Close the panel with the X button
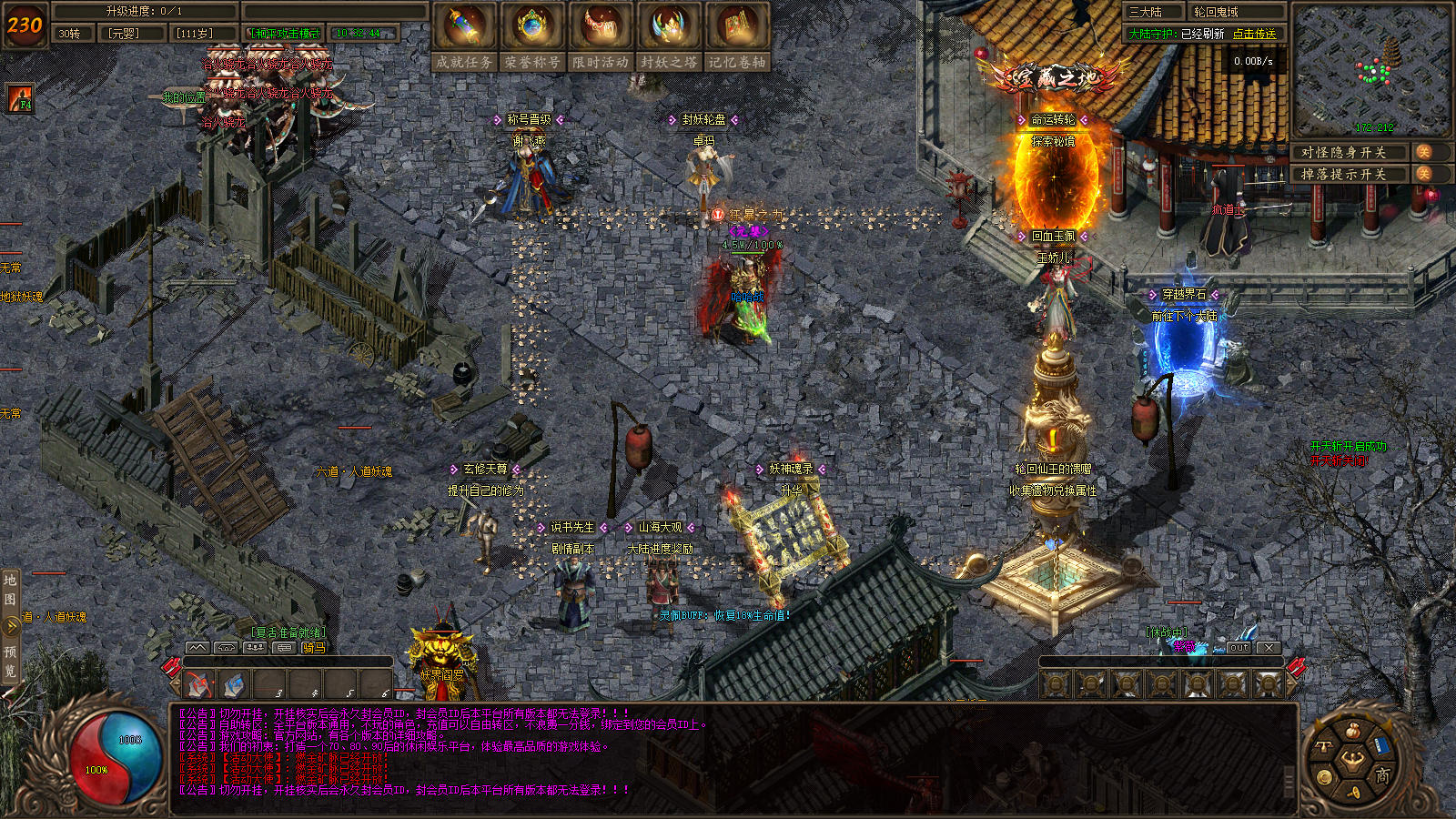 (1269, 648)
